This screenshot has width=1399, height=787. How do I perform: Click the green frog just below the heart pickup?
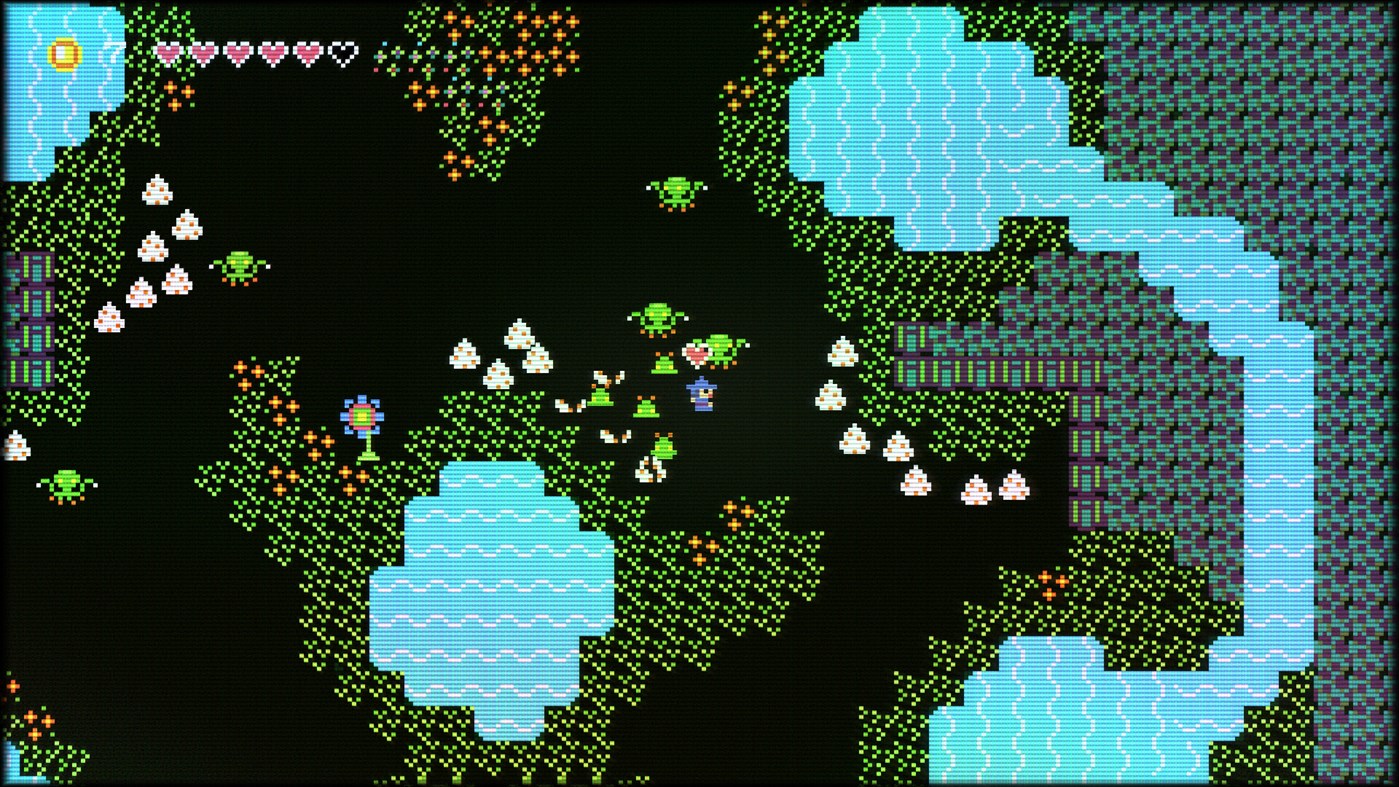(x=663, y=362)
